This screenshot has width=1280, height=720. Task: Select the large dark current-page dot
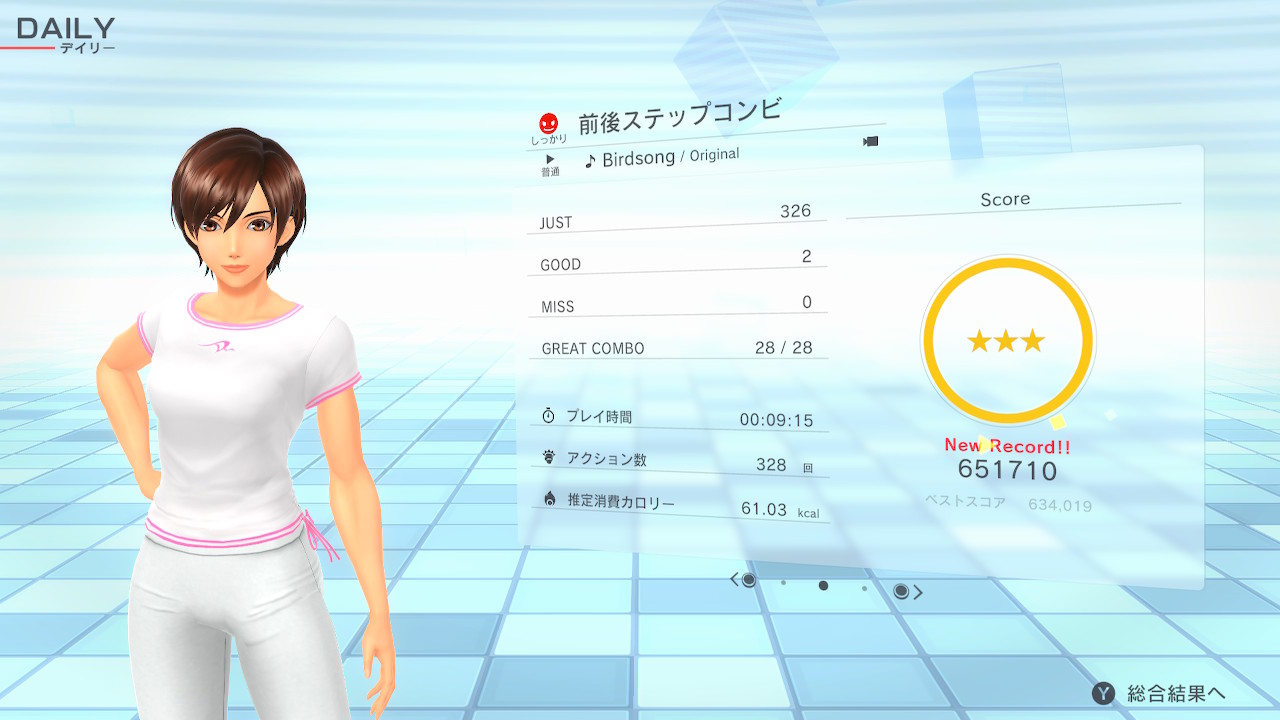coord(823,585)
